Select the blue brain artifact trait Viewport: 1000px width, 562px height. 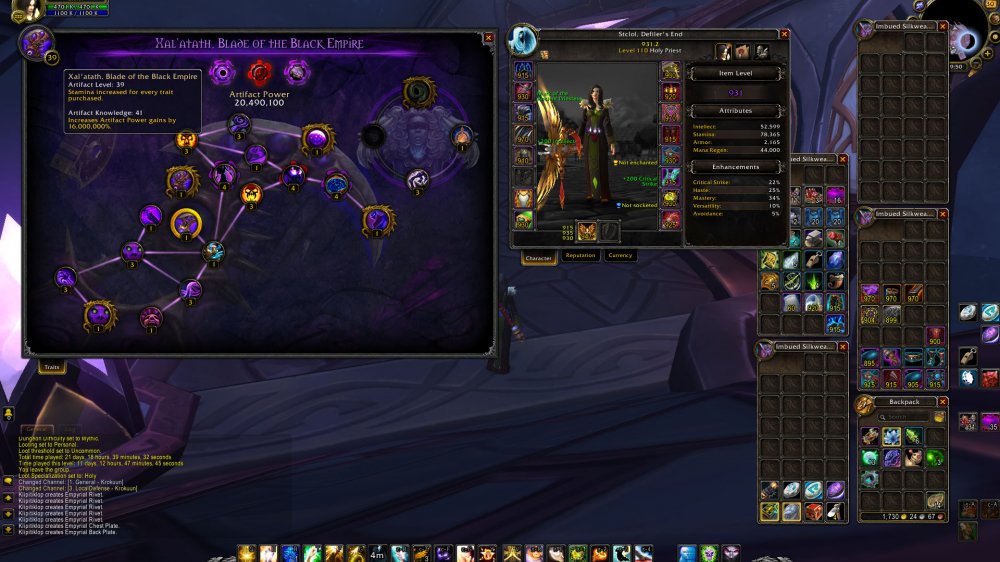point(335,184)
